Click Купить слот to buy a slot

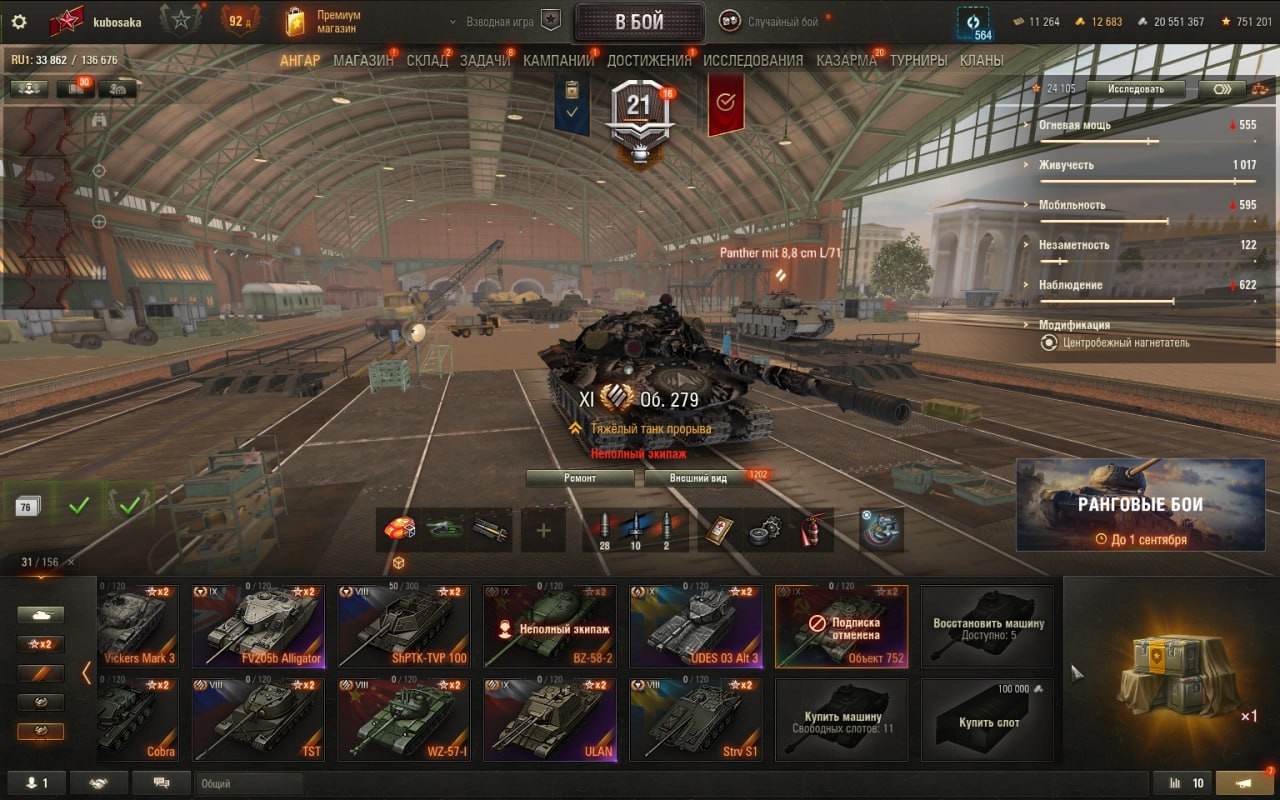point(988,720)
